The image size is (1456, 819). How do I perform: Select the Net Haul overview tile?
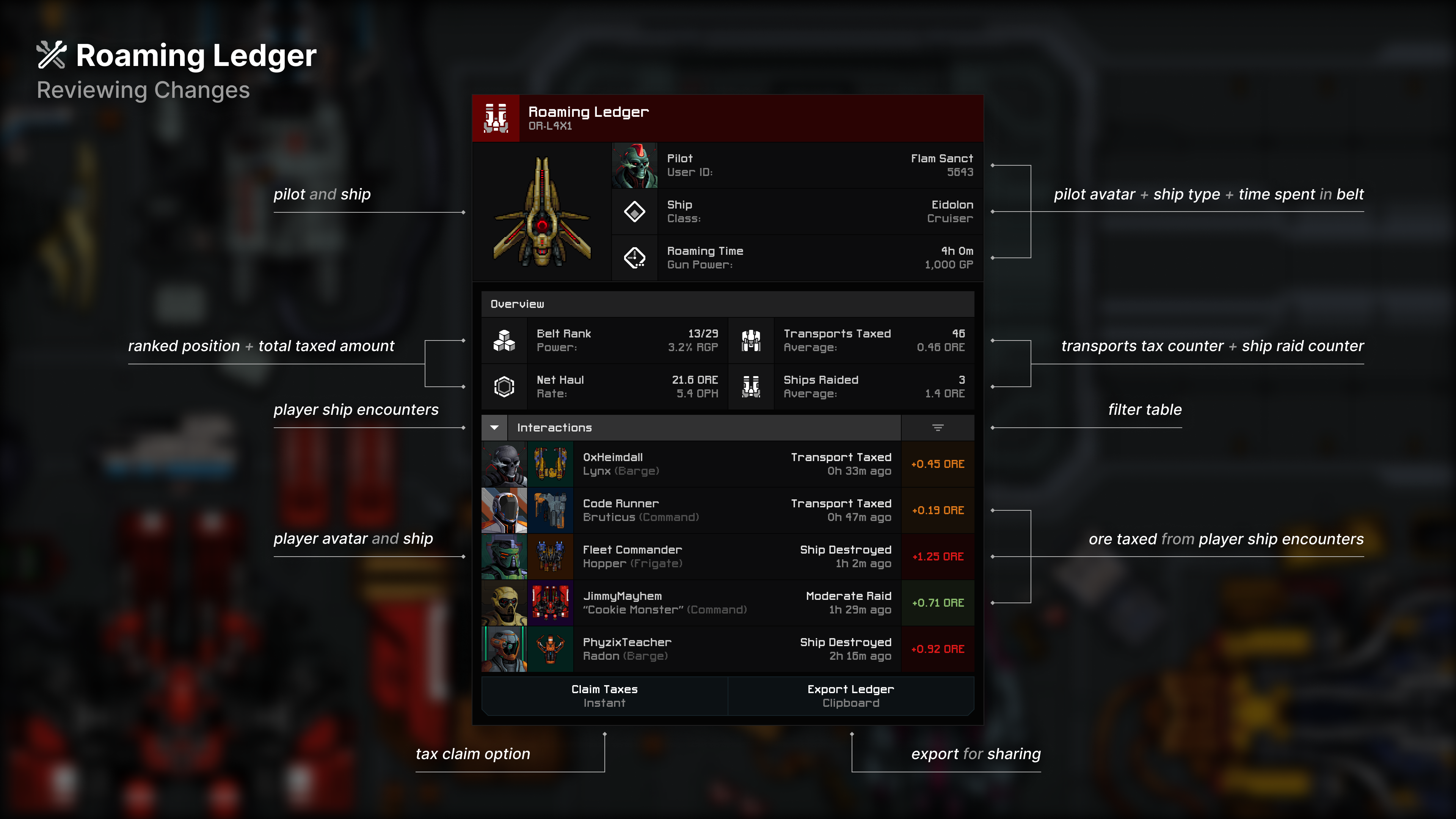(605, 387)
